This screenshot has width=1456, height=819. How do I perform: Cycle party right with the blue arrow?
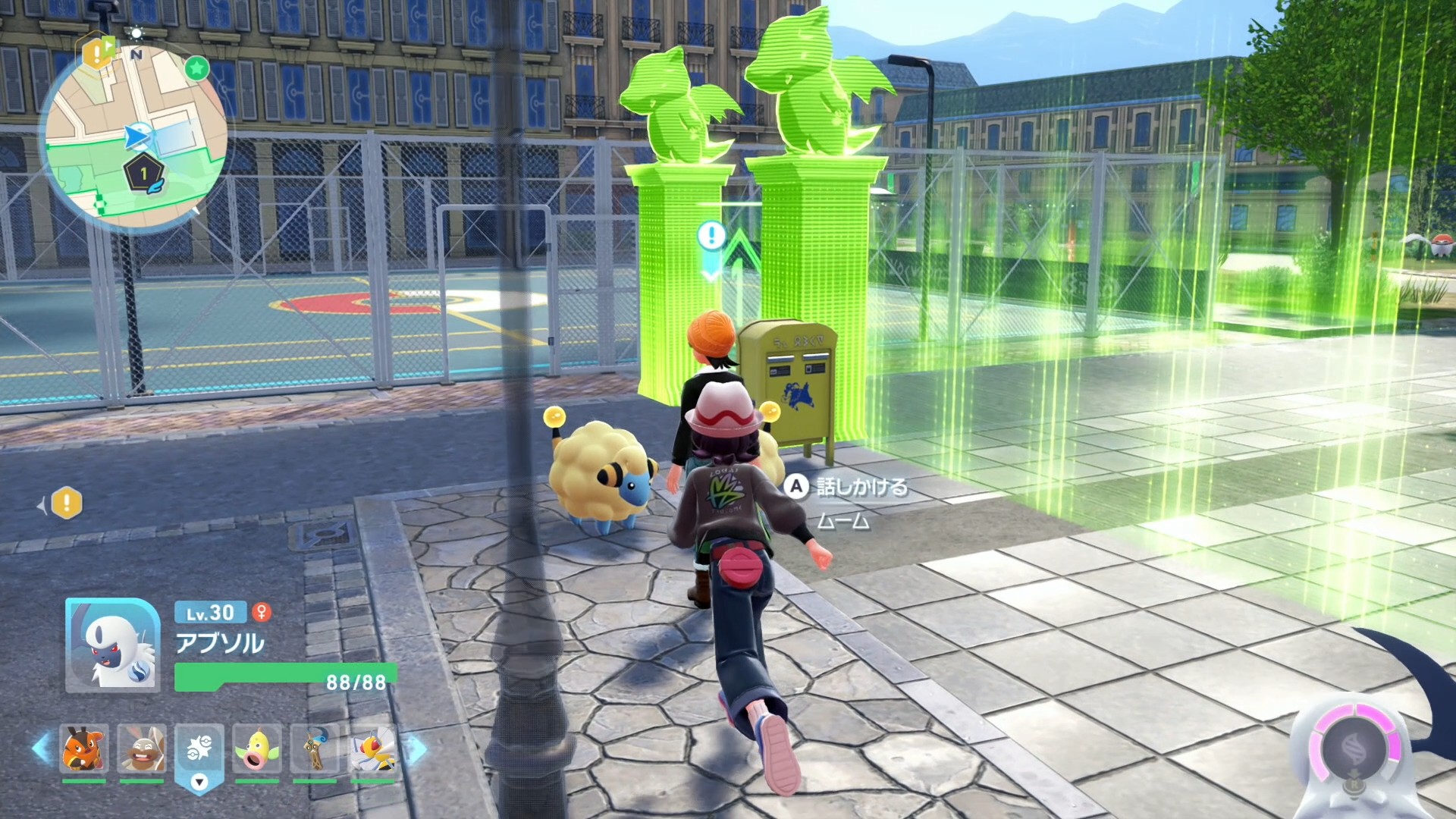click(x=415, y=748)
